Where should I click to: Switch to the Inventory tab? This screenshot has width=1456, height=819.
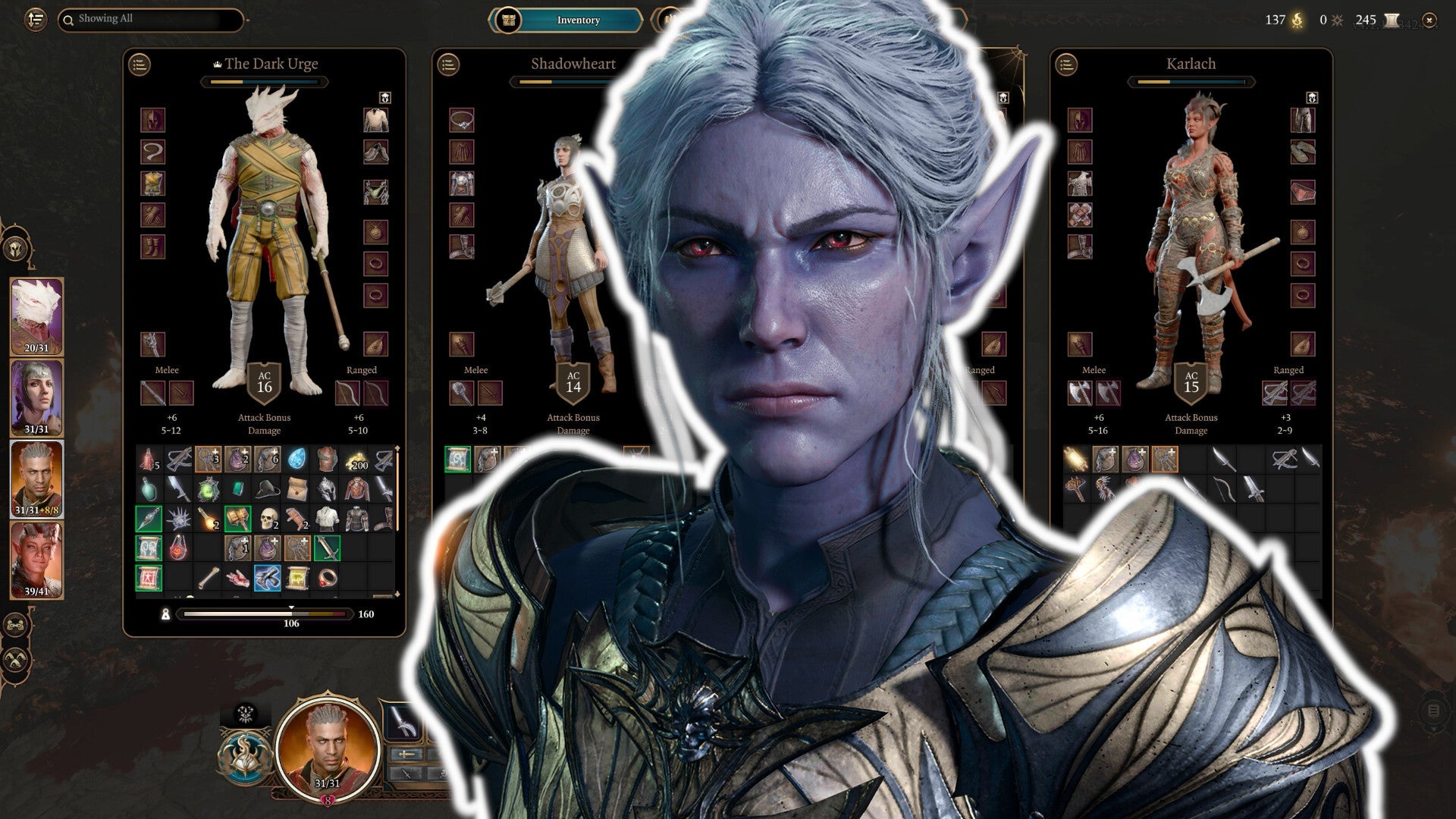[579, 20]
